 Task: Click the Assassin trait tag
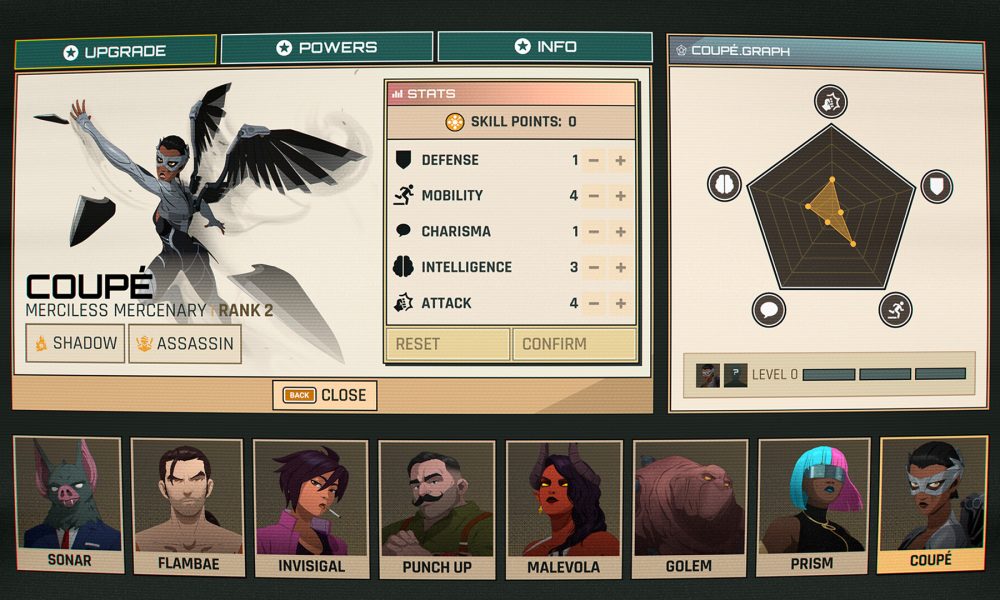coord(185,344)
